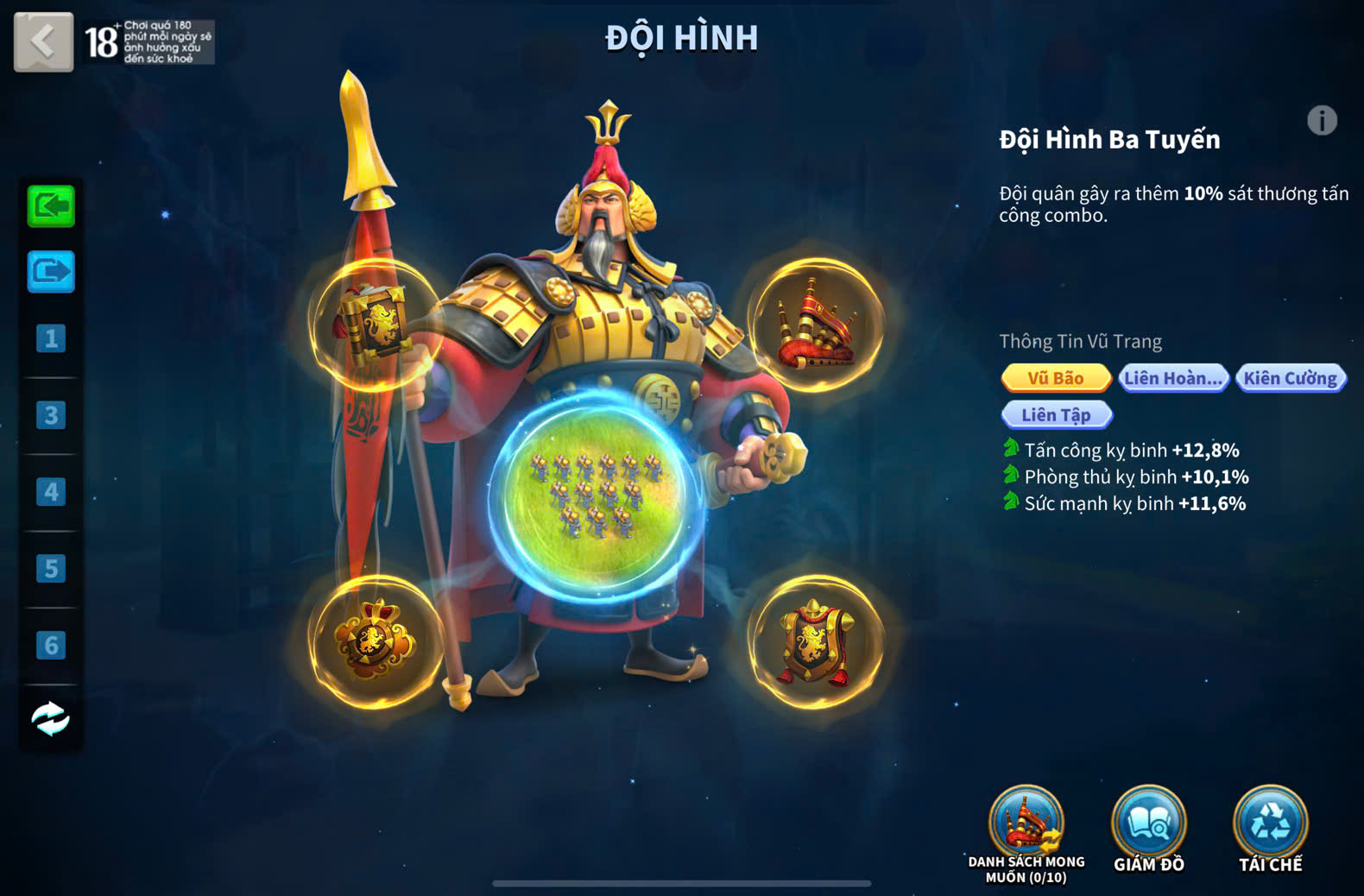1364x896 pixels.
Task: Click the blue export arrow button
Action: (x=51, y=272)
